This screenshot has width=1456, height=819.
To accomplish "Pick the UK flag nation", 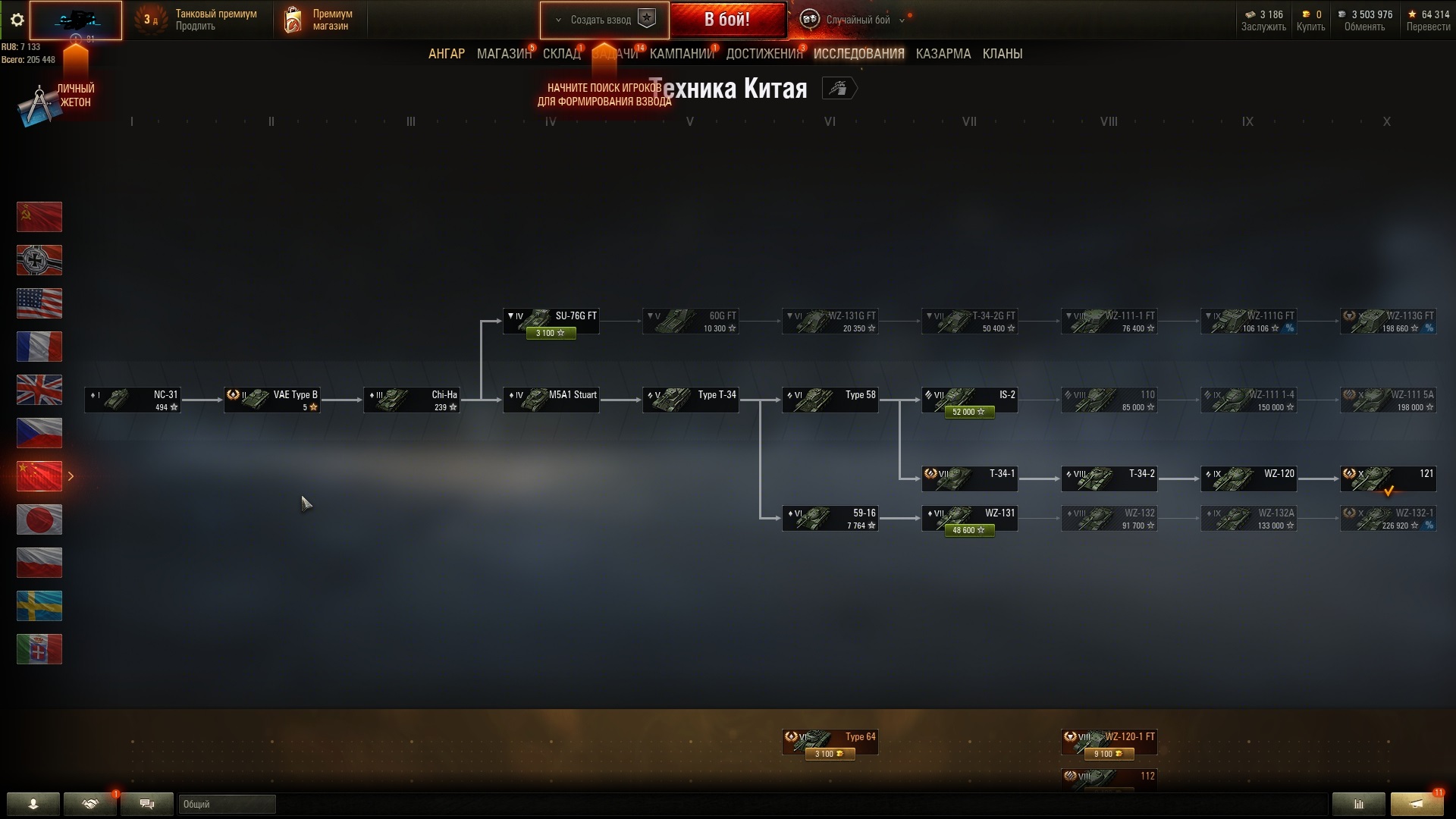I will pyautogui.click(x=39, y=390).
